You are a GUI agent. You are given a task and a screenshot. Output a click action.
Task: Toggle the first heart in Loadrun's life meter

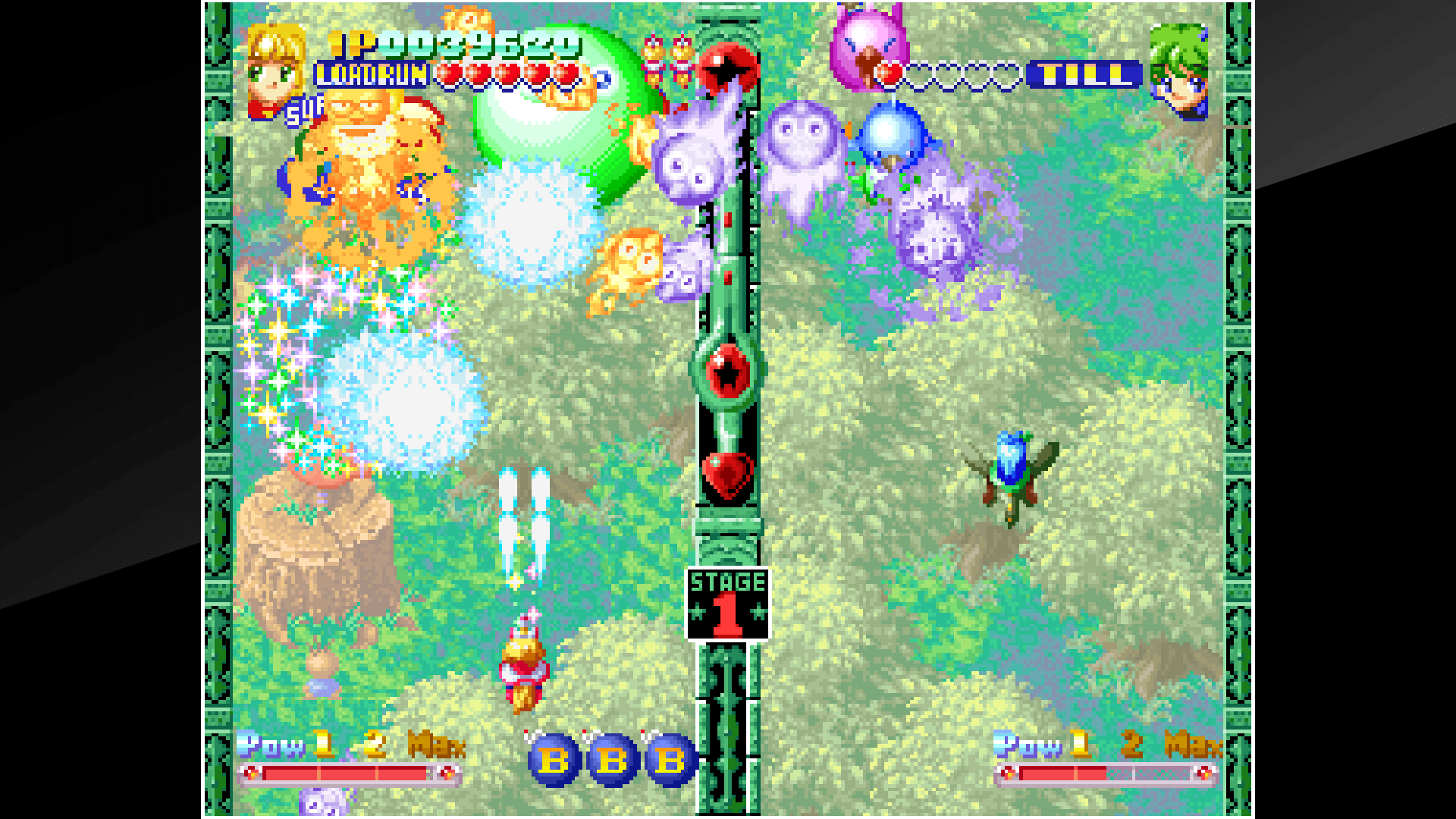[x=450, y=74]
